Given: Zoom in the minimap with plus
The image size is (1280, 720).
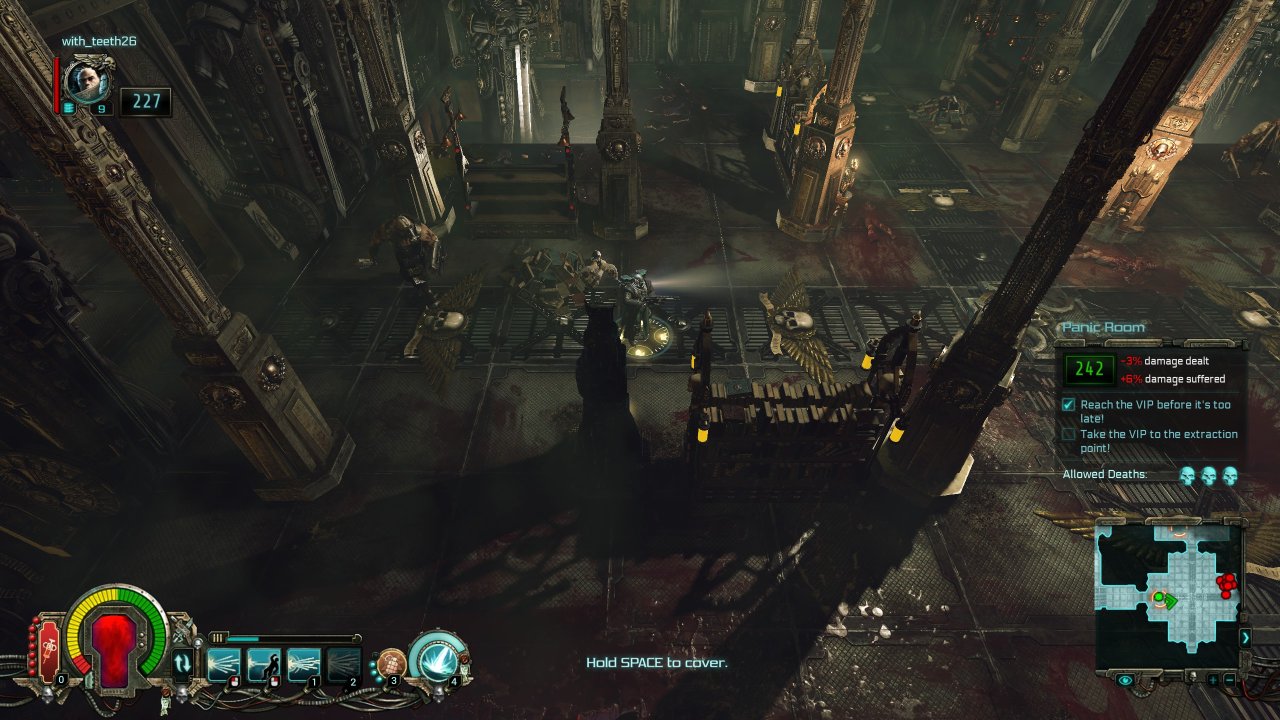Looking at the screenshot, I should [x=1212, y=680].
